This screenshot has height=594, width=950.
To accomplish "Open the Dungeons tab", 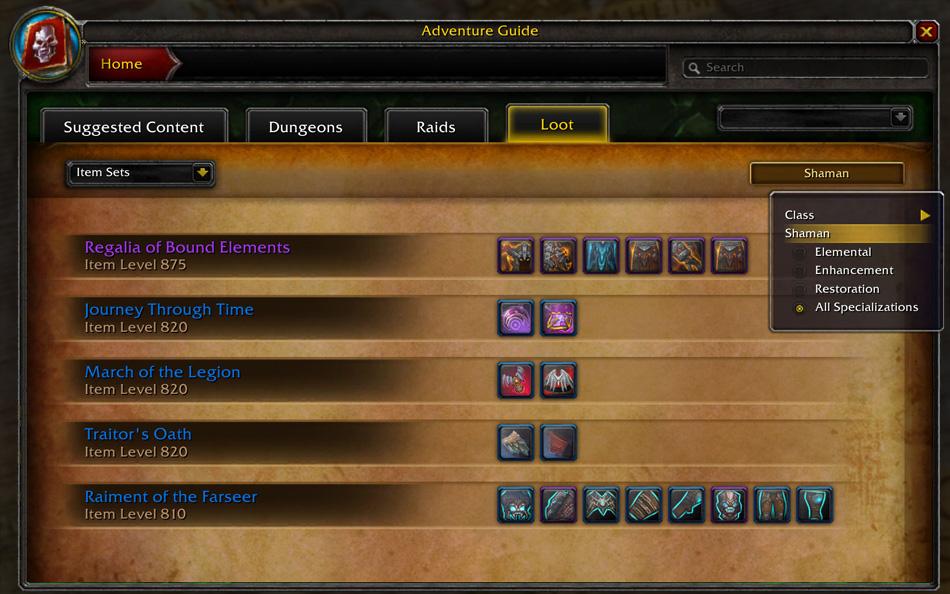I will [x=306, y=127].
